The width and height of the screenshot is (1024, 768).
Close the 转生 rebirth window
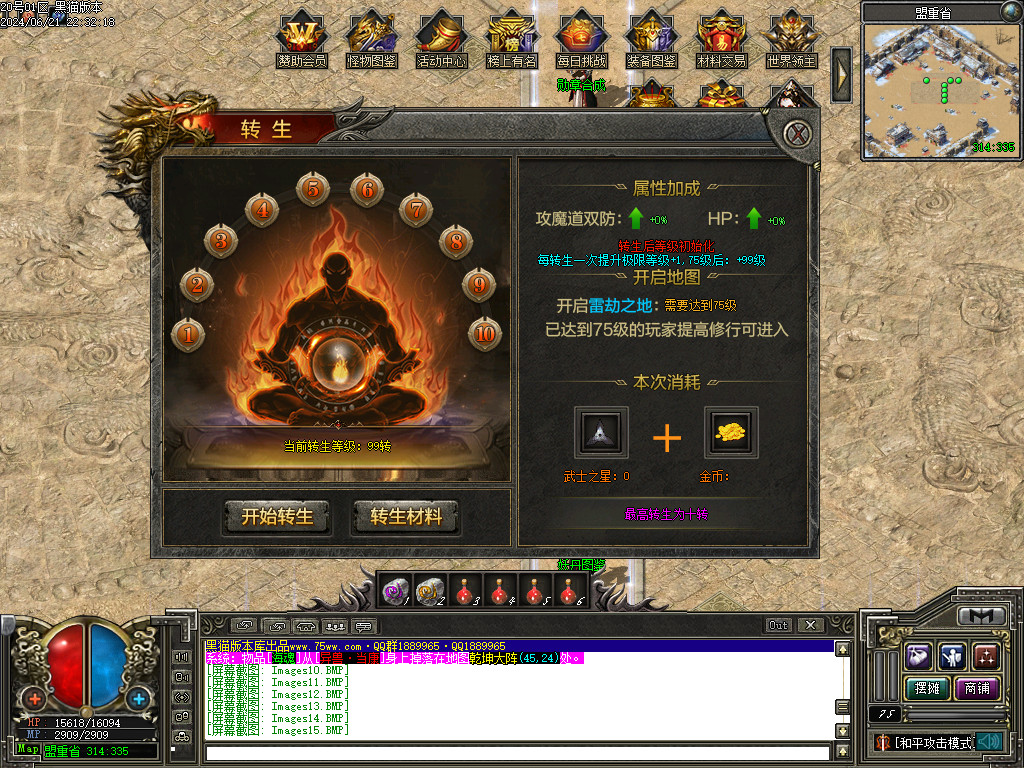click(x=796, y=134)
